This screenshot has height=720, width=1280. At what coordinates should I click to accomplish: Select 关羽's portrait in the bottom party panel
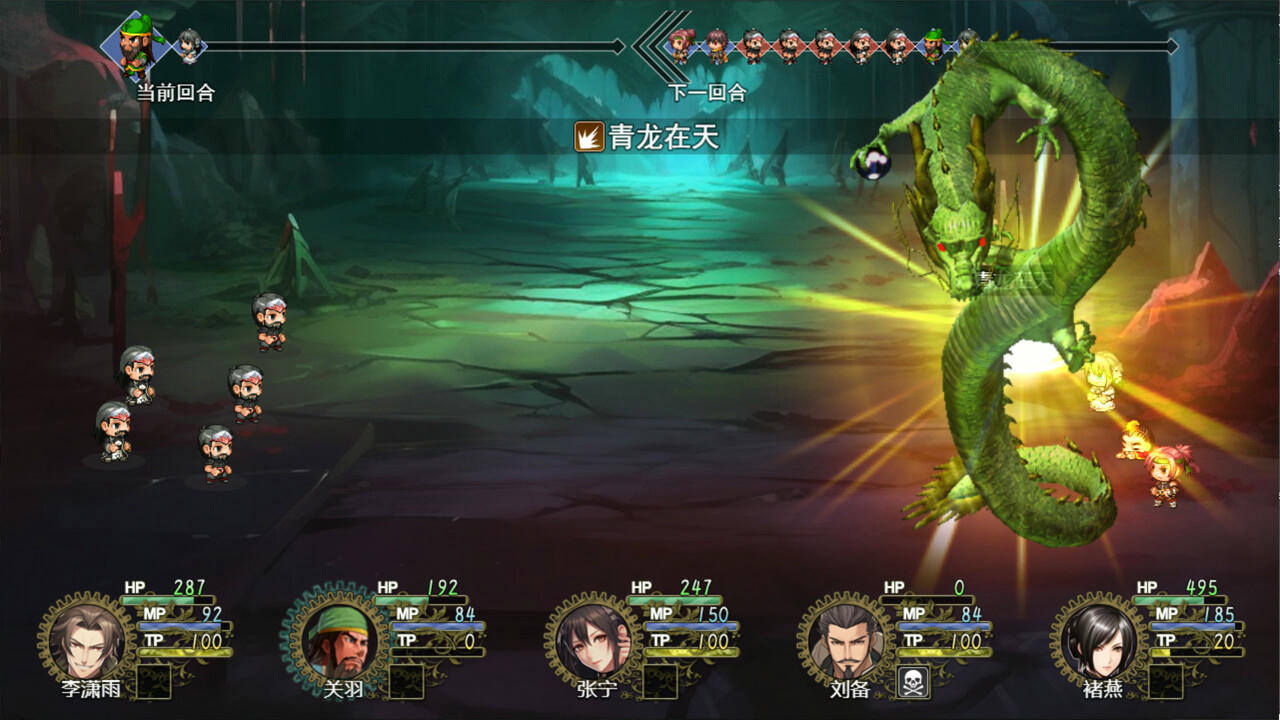pos(337,640)
